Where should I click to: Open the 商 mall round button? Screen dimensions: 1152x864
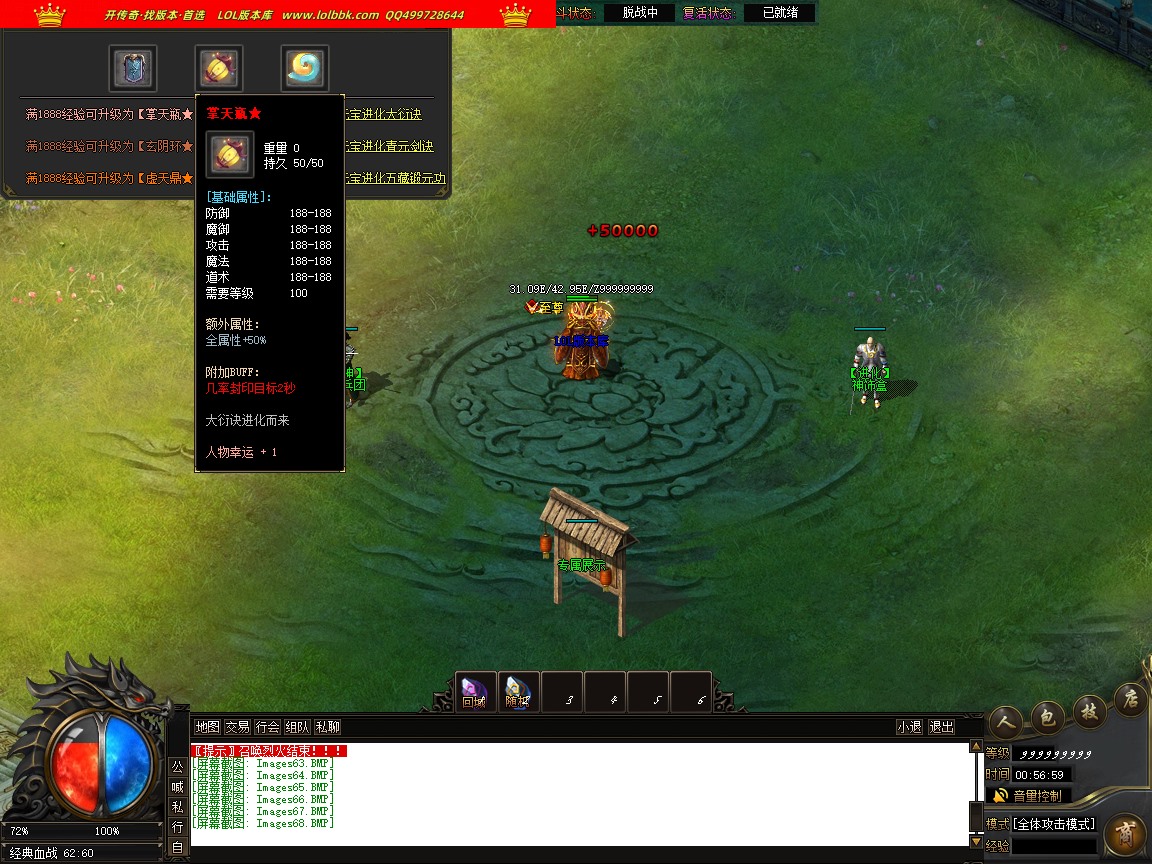1125,833
